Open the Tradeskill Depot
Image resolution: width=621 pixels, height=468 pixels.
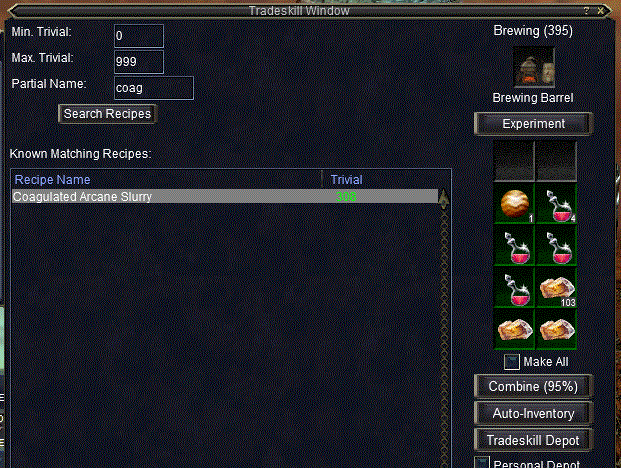click(533, 440)
